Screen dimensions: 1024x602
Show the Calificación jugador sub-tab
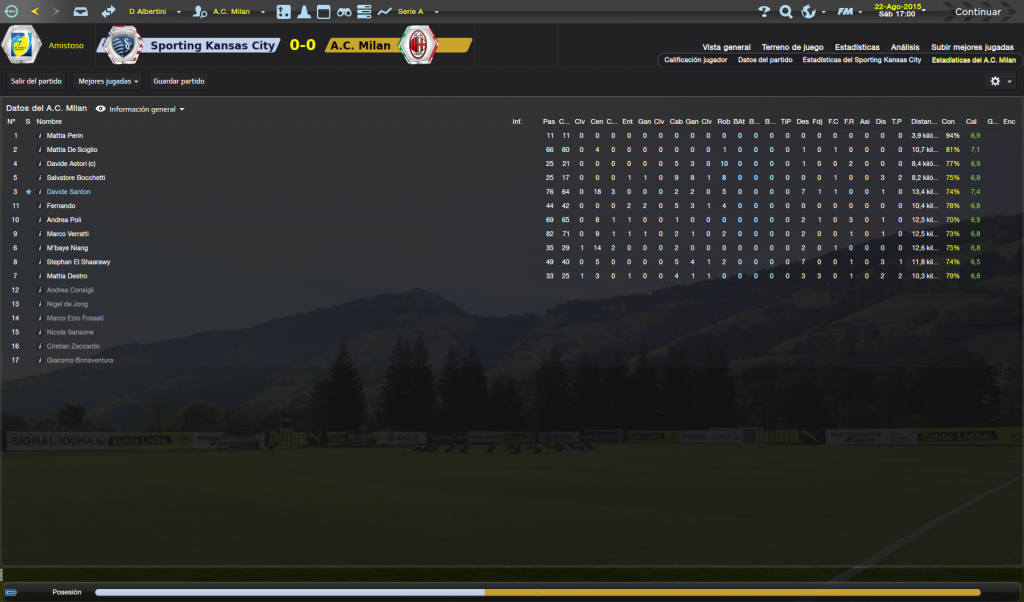695,60
